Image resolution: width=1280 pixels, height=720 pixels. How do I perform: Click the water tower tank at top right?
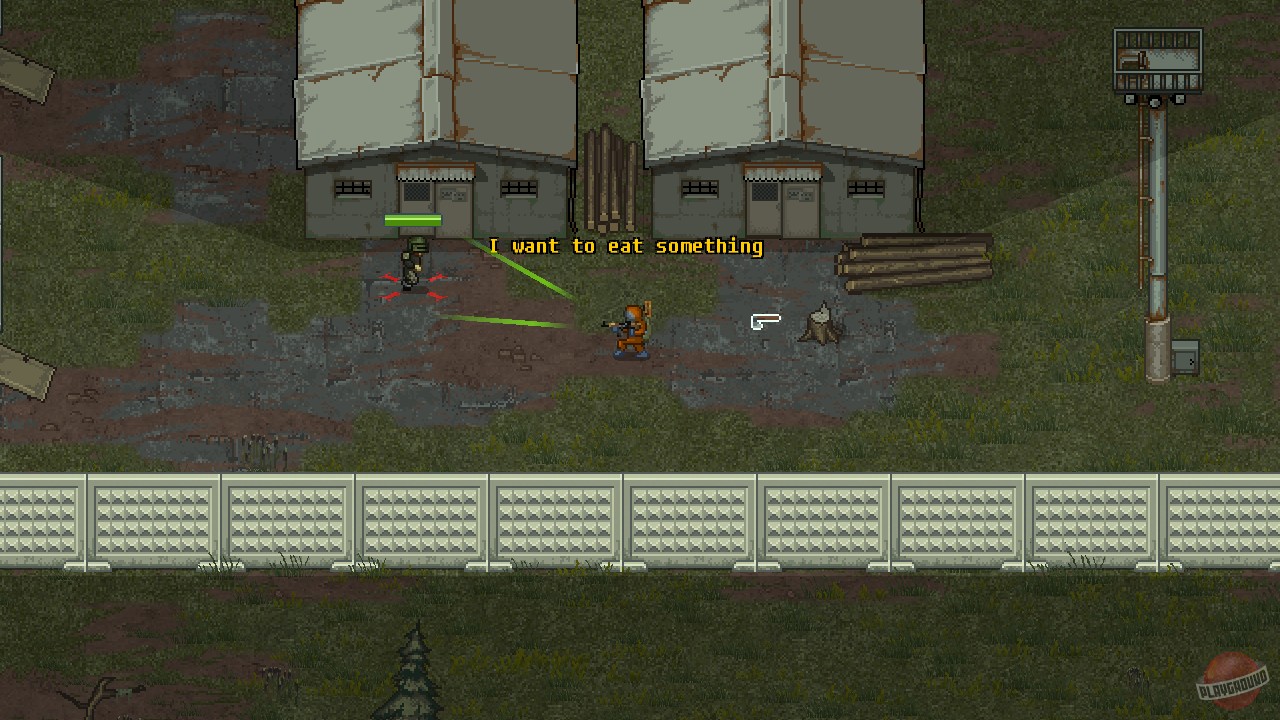tap(1156, 58)
